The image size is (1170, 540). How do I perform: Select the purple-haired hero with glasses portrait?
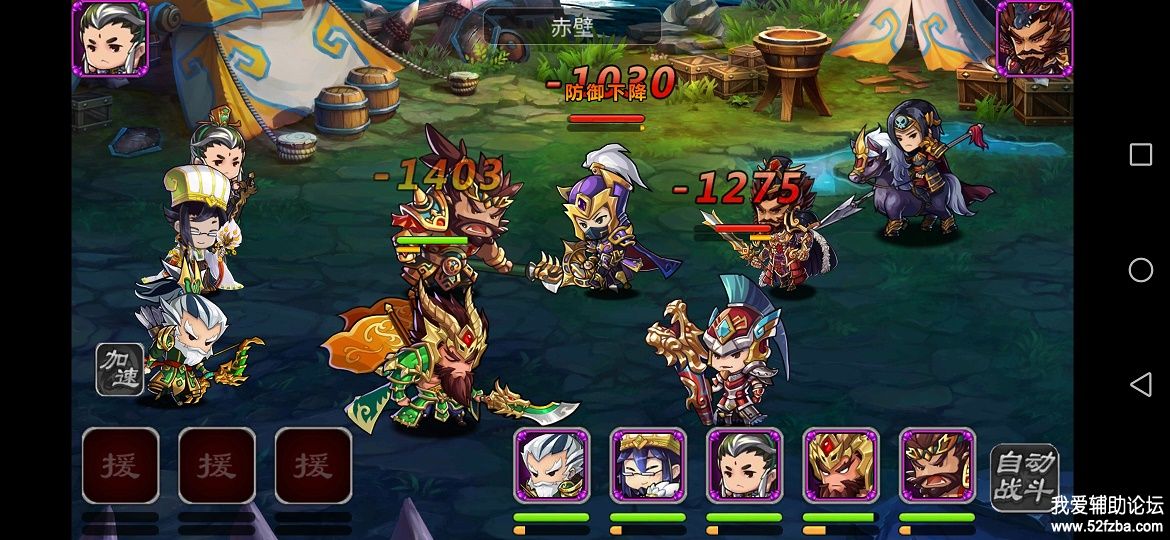tap(647, 465)
